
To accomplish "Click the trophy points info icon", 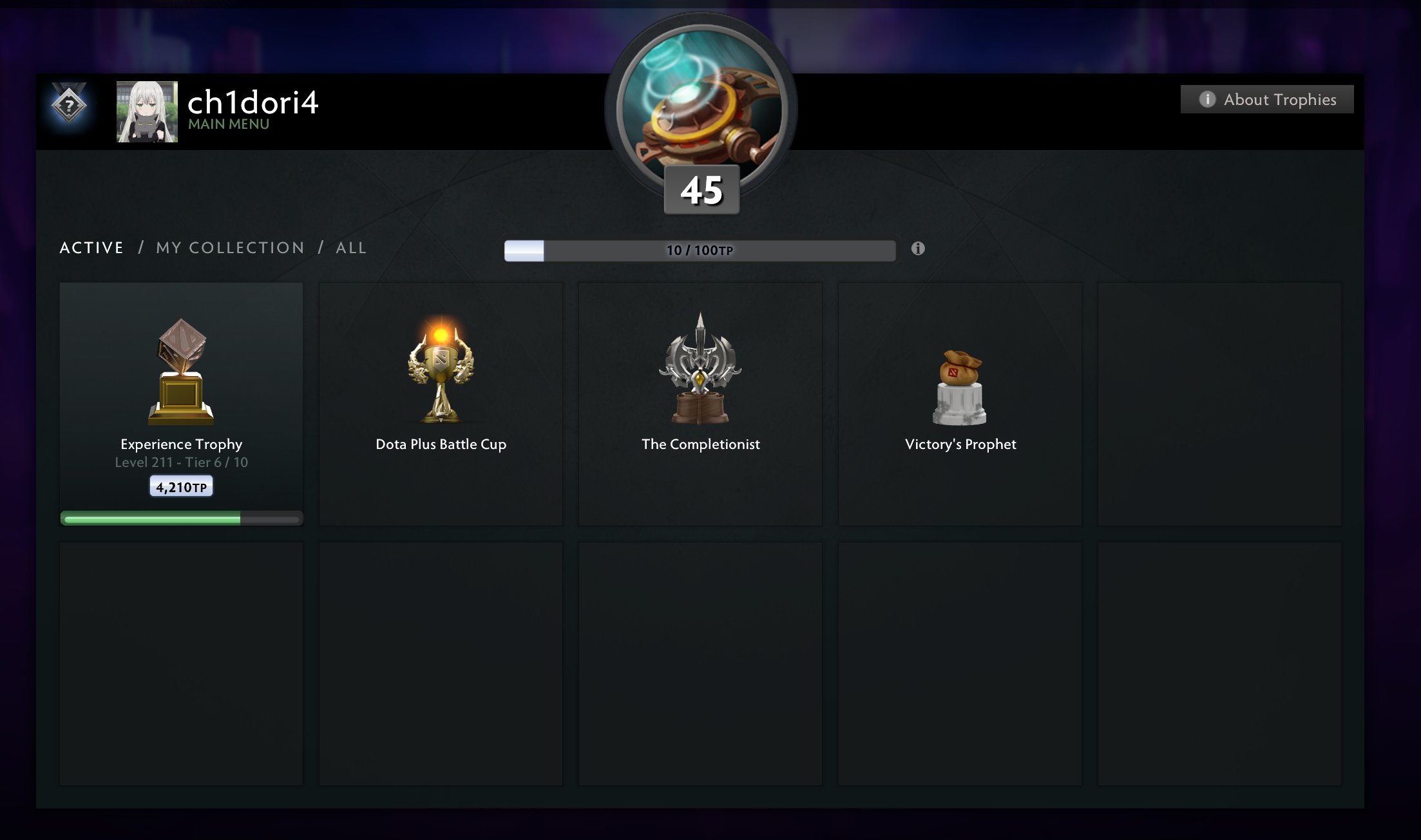I will 918,249.
